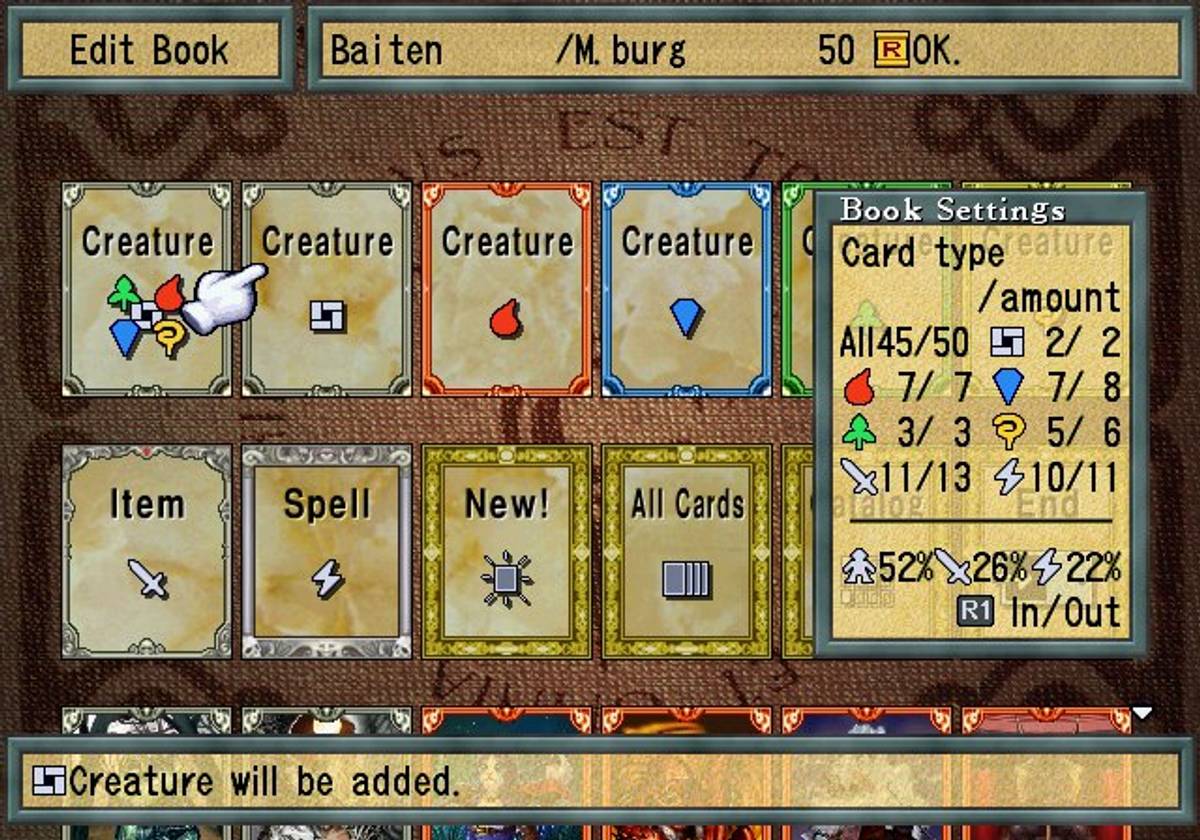Pick the water Creature card category
1200x840 pixels.
686,288
